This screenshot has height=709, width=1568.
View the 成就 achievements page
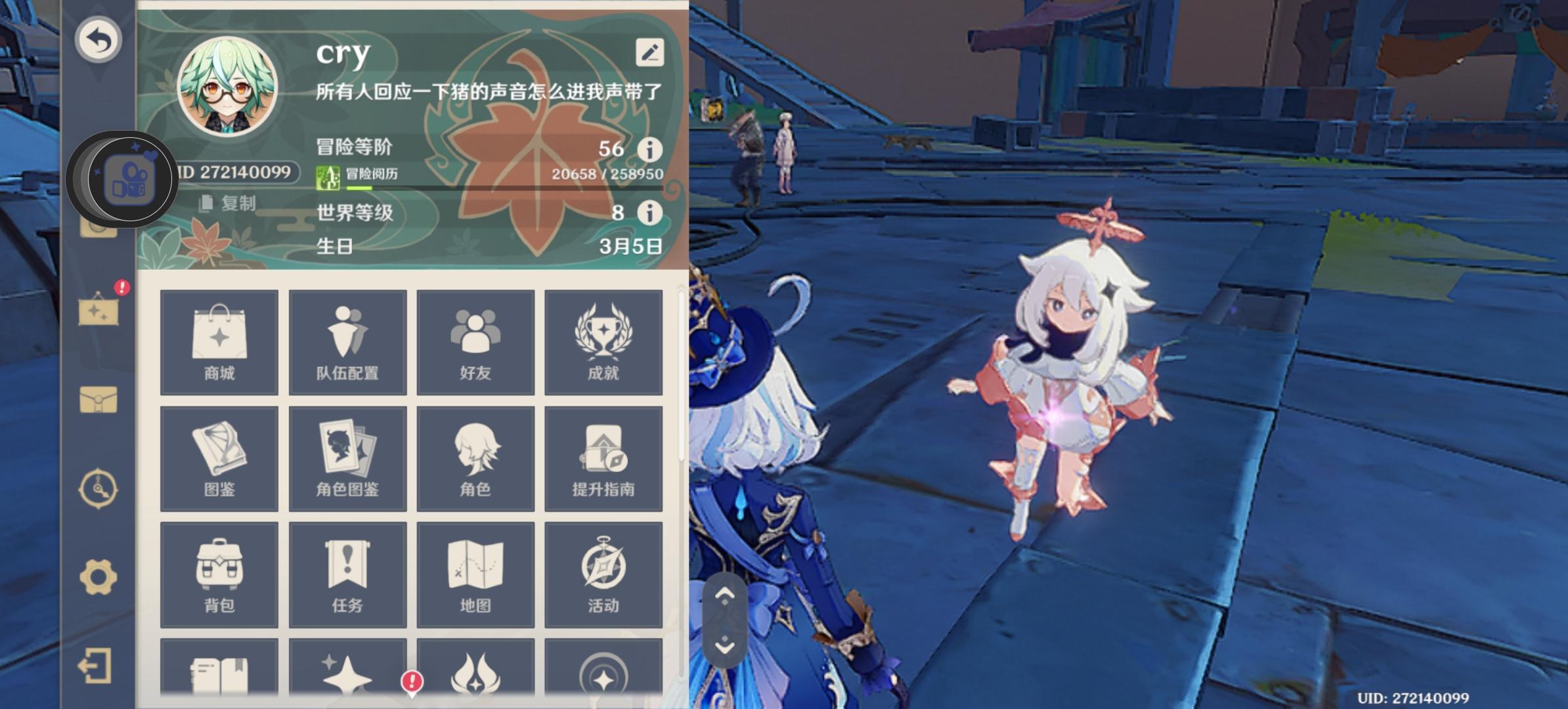[603, 341]
